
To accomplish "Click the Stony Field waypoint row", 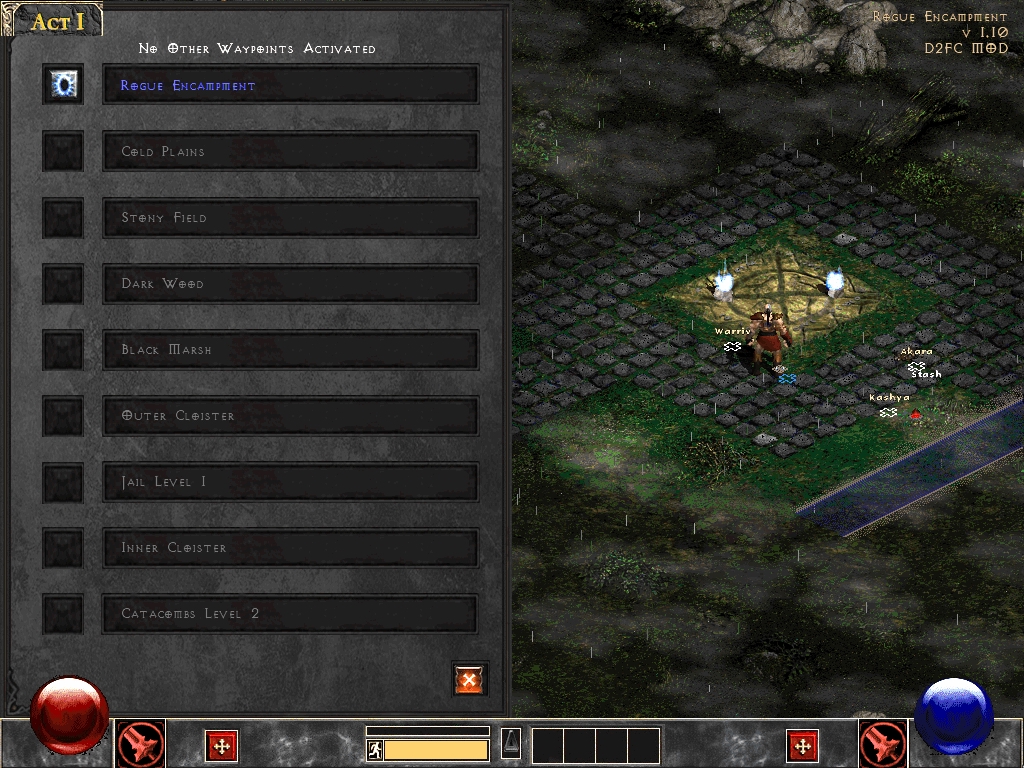I will (290, 217).
